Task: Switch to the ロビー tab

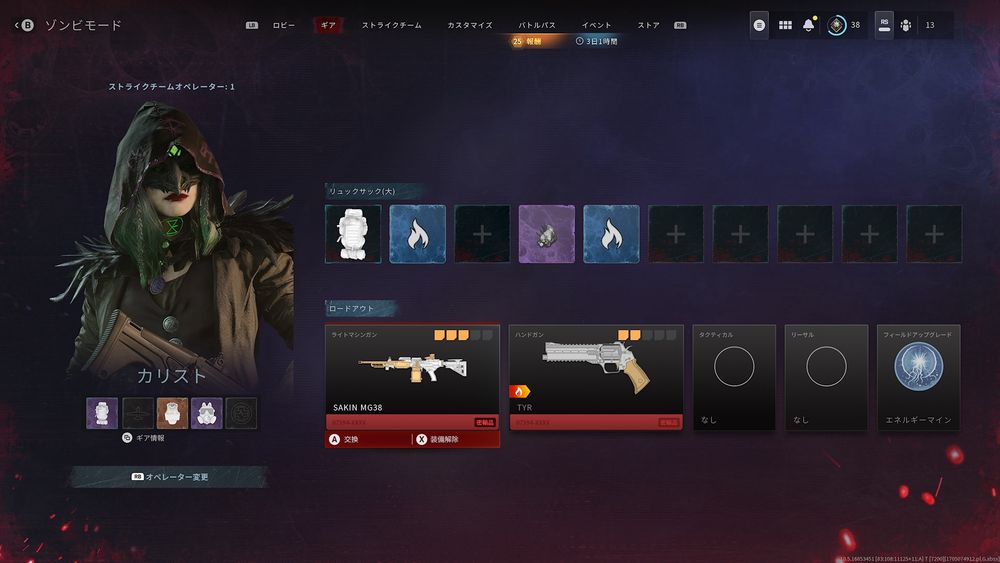Action: pyautogui.click(x=283, y=25)
